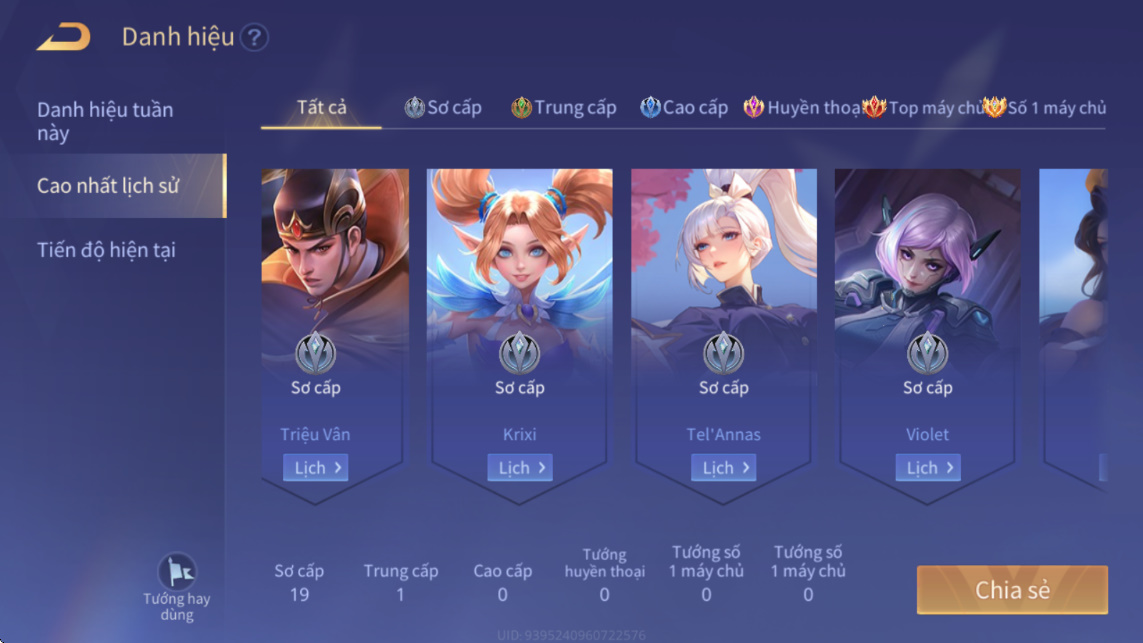The image size is (1143, 643).
Task: Select the Danh hiệu tuần này menu entry
Action: (105, 121)
